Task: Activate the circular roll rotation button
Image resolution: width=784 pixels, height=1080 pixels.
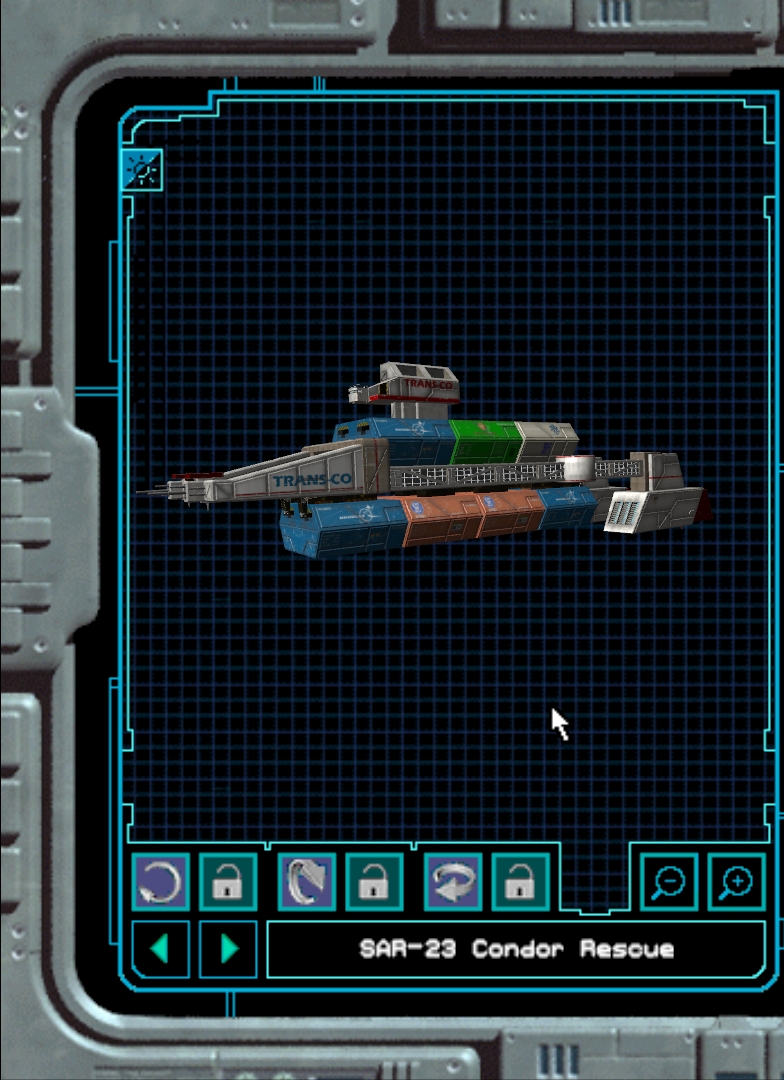Action: (160, 882)
